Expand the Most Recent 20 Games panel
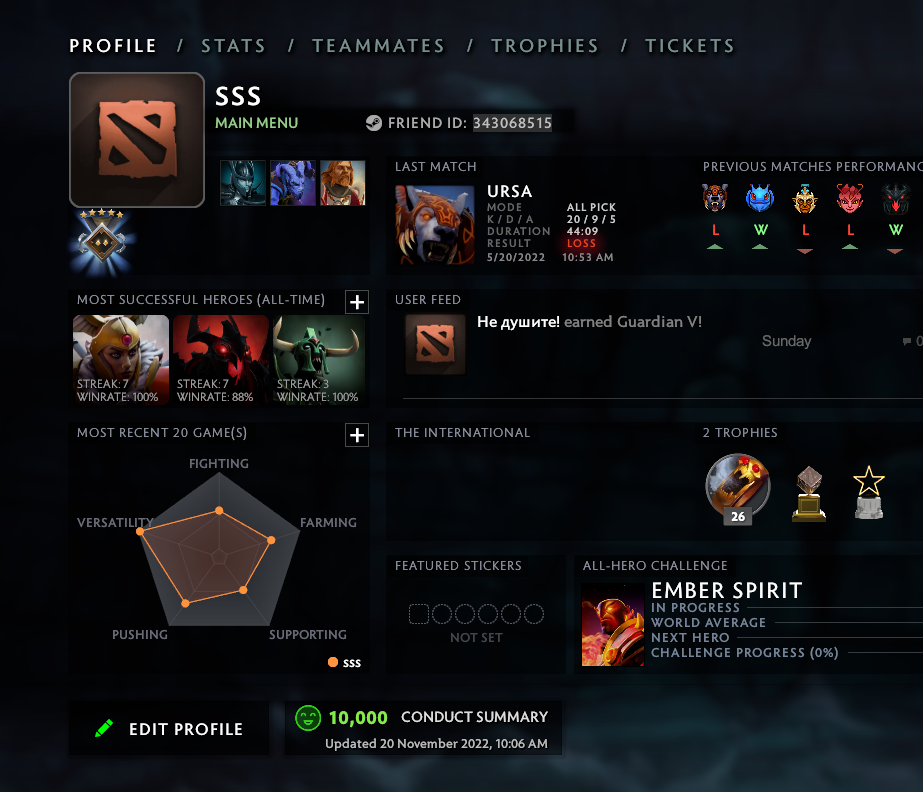This screenshot has height=792, width=923. point(356,435)
